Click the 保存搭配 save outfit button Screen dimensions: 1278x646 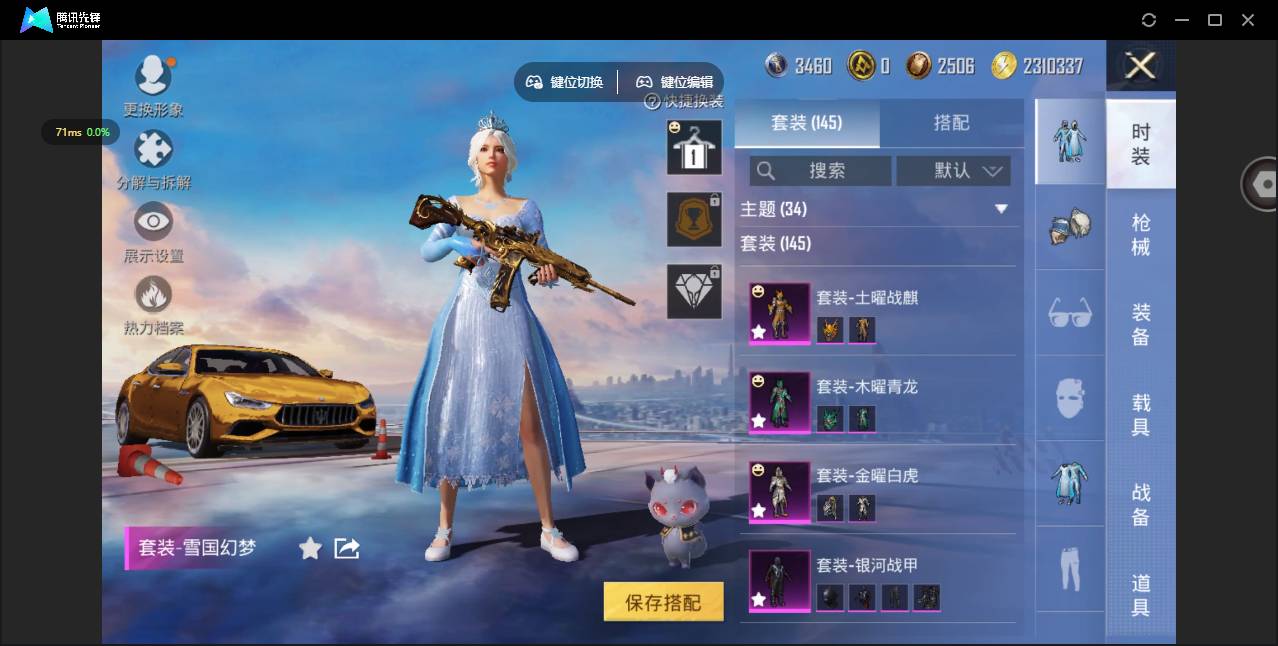point(663,602)
